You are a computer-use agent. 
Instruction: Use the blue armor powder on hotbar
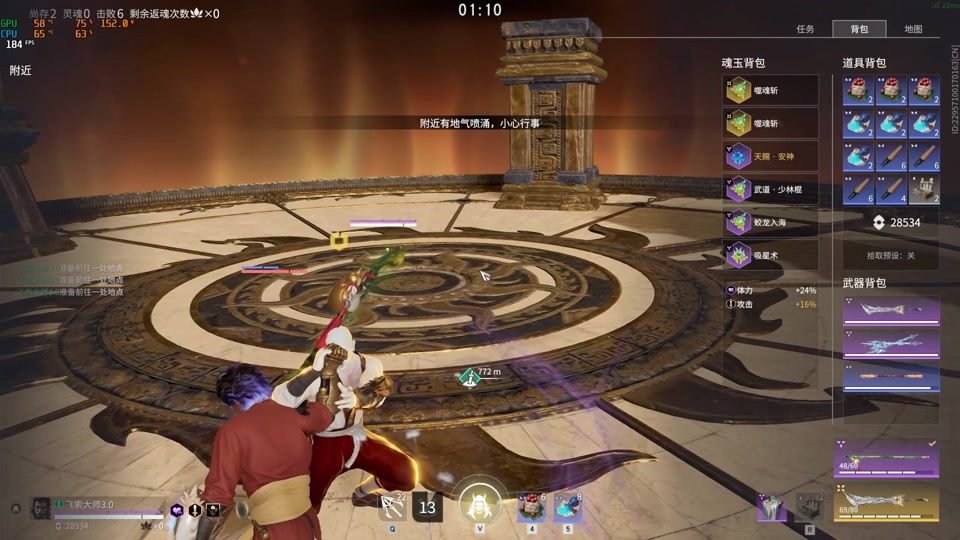[x=568, y=507]
